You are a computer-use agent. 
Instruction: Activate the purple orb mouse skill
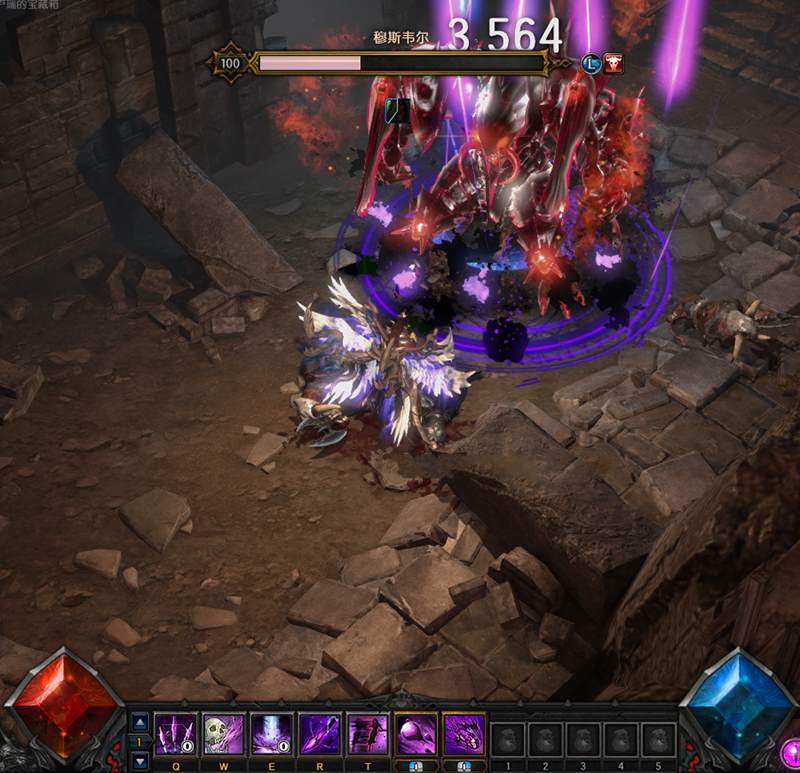pos(414,733)
